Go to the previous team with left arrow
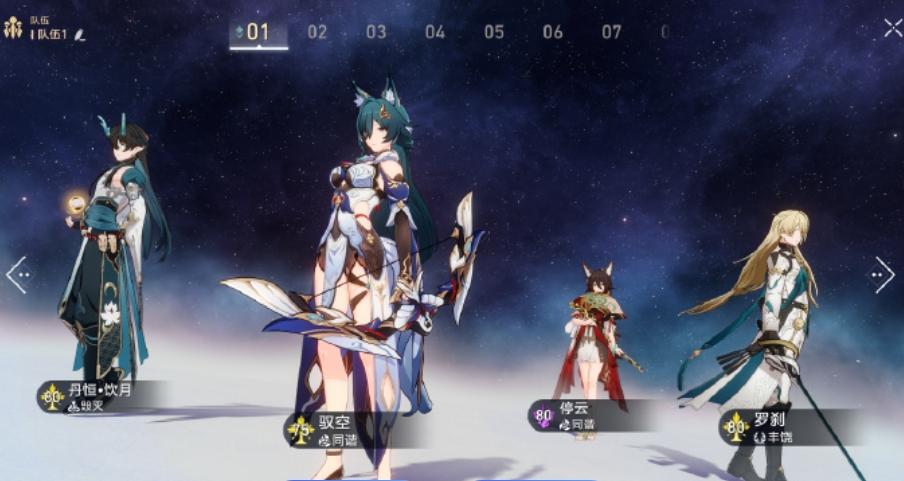 pyautogui.click(x=17, y=275)
